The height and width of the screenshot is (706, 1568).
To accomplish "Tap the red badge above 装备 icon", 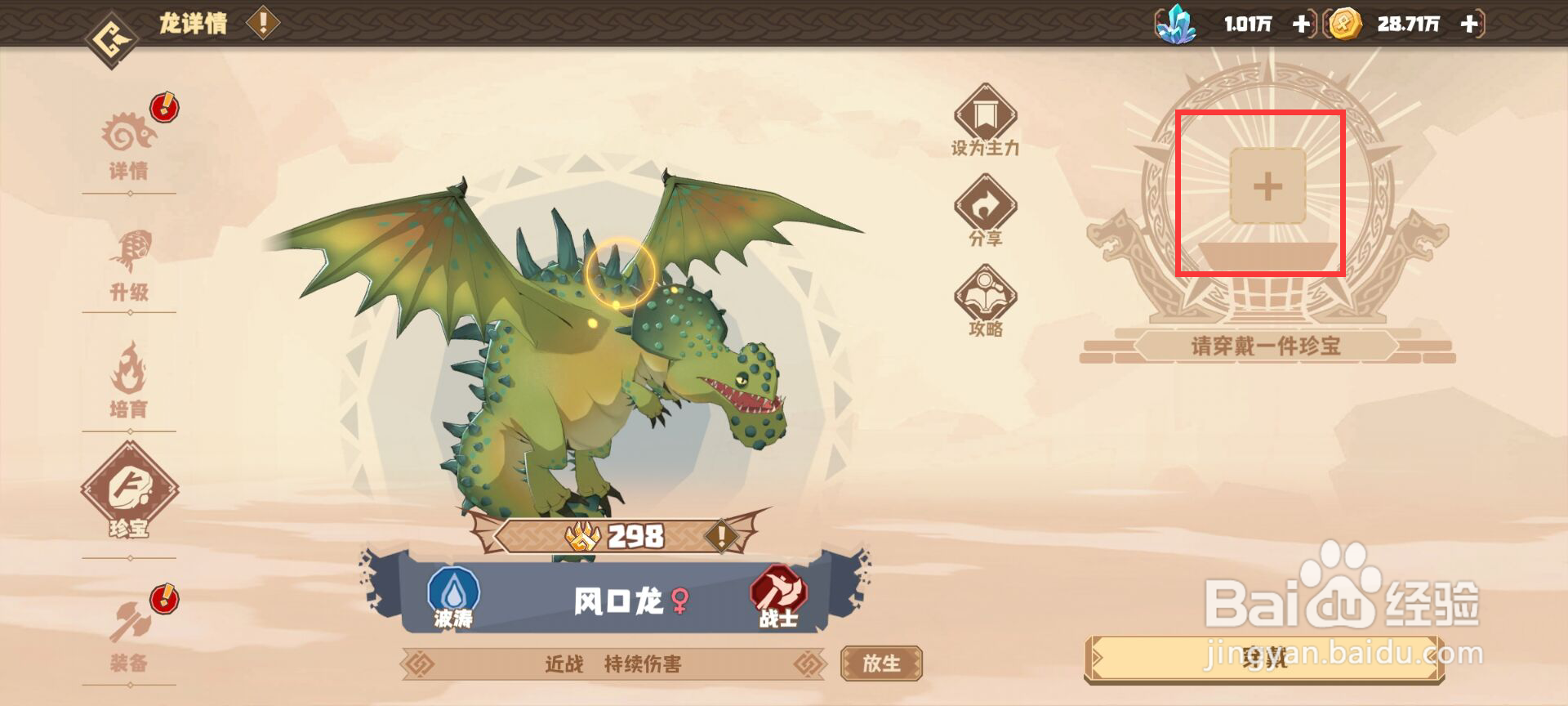I will (x=163, y=598).
